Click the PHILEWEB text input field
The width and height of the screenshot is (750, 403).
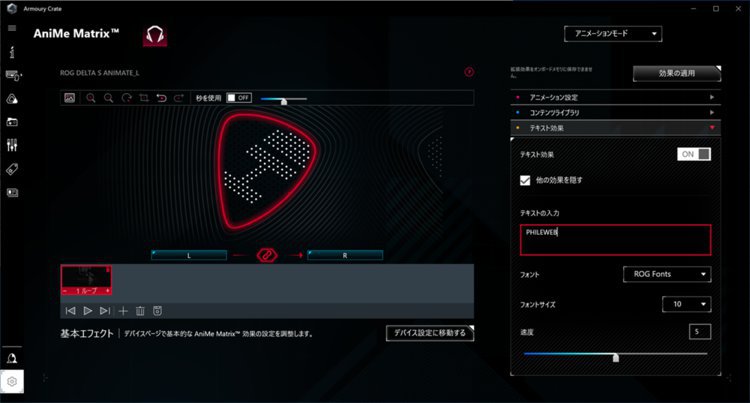pyautogui.click(x=615, y=239)
